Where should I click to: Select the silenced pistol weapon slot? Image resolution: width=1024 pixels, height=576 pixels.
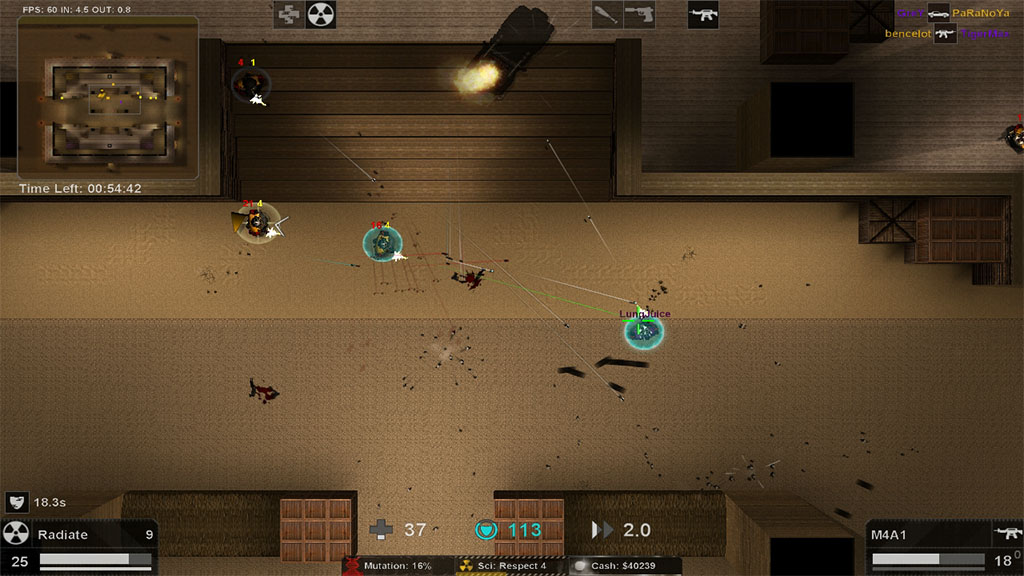[639, 14]
